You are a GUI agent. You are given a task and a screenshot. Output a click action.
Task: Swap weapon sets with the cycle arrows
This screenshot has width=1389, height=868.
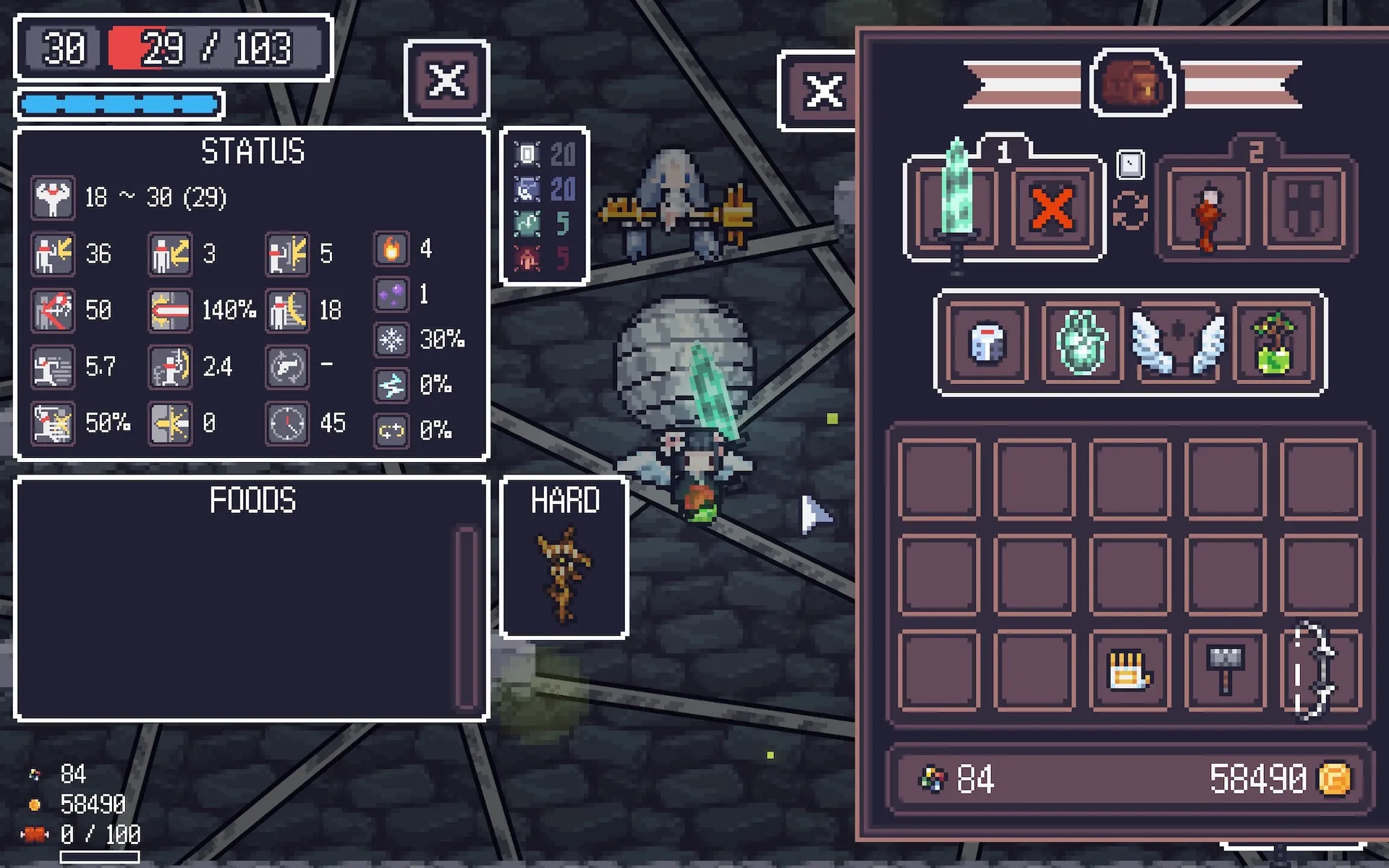click(x=1130, y=210)
